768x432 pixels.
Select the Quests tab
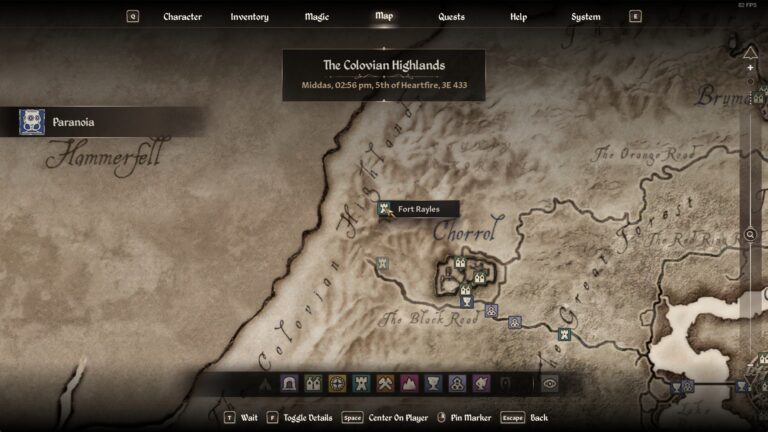point(451,17)
